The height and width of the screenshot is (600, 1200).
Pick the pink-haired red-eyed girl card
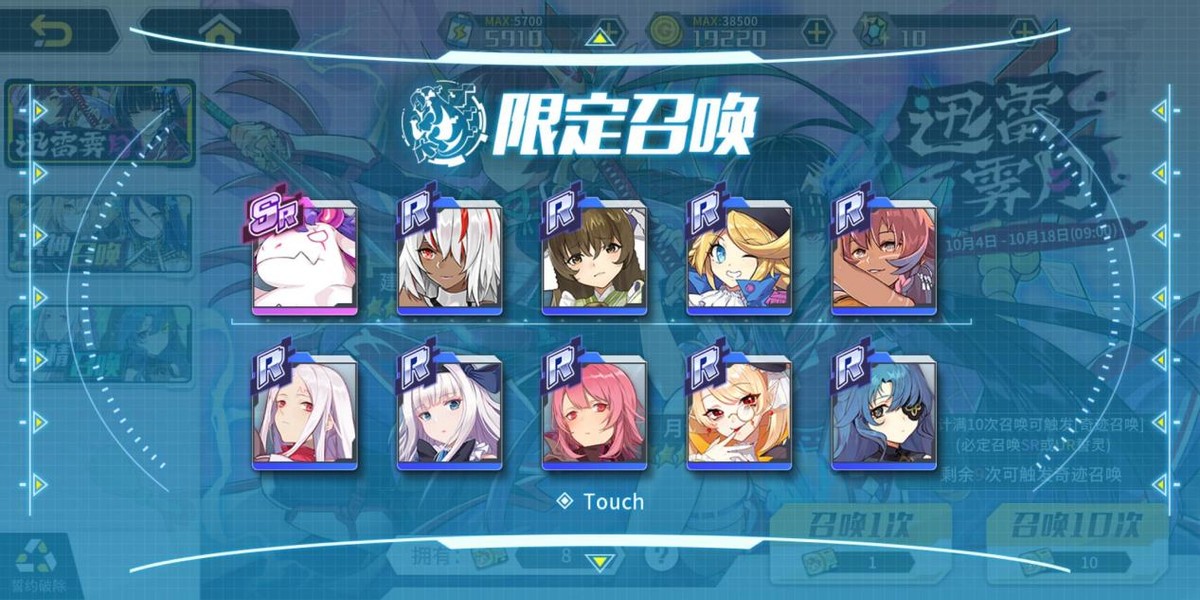pyautogui.click(x=594, y=412)
